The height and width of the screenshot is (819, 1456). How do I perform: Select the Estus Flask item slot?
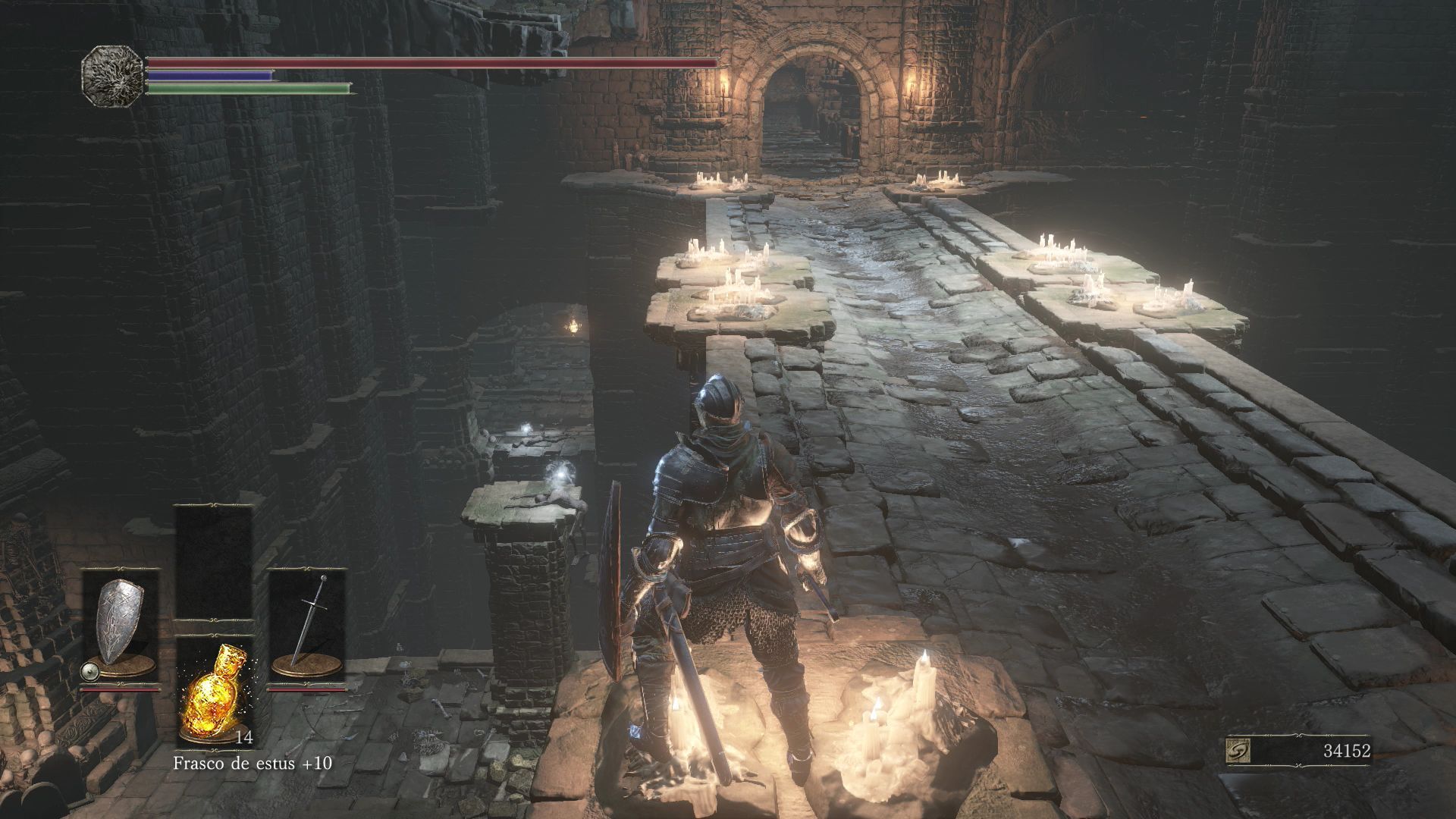click(x=214, y=691)
